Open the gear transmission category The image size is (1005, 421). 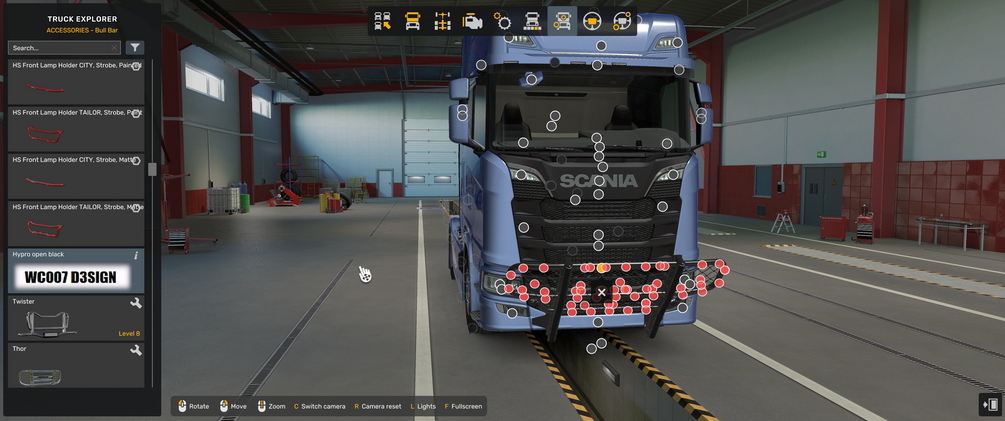[x=502, y=21]
